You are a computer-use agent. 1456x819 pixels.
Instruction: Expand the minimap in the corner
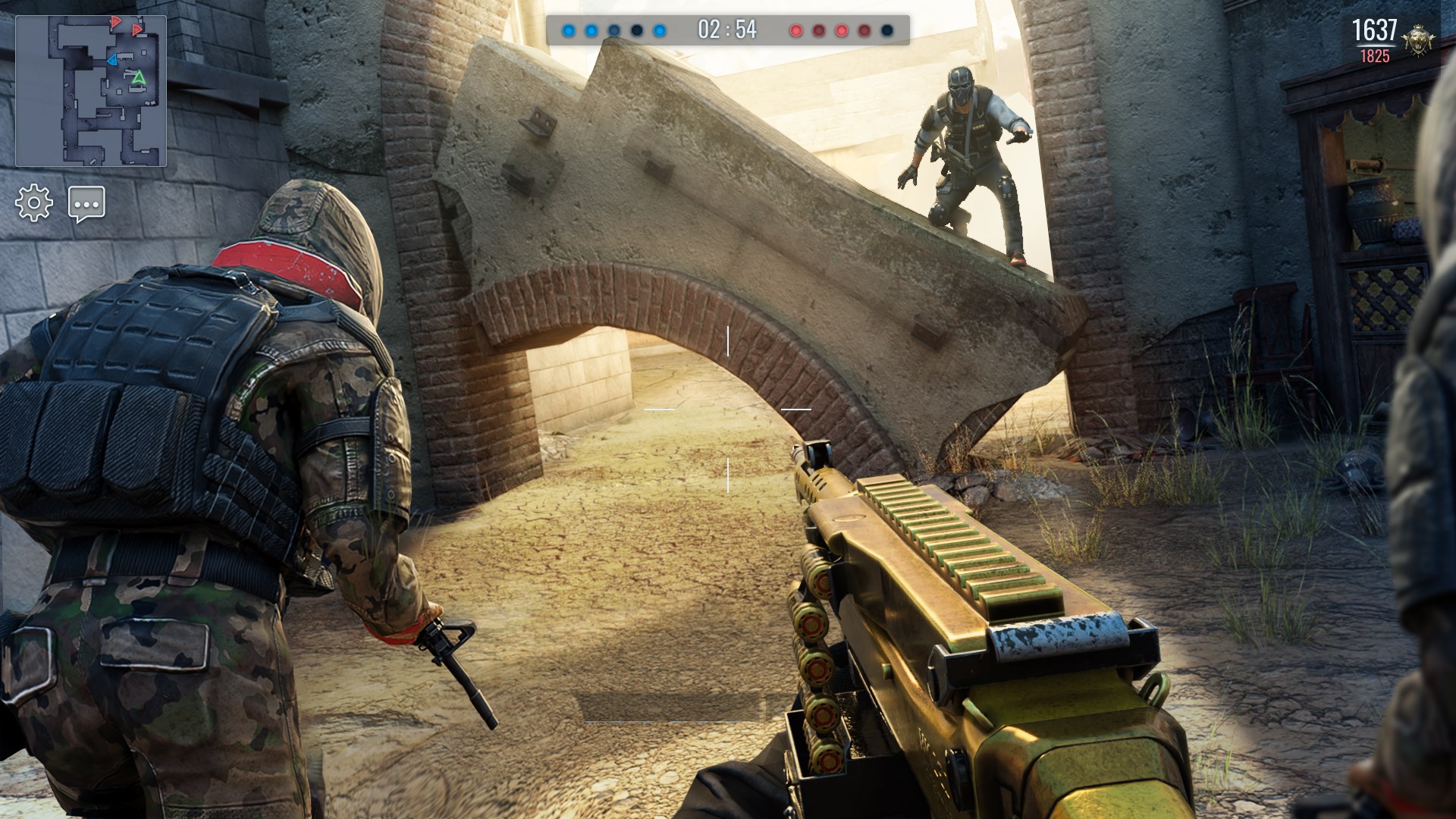coord(91,91)
